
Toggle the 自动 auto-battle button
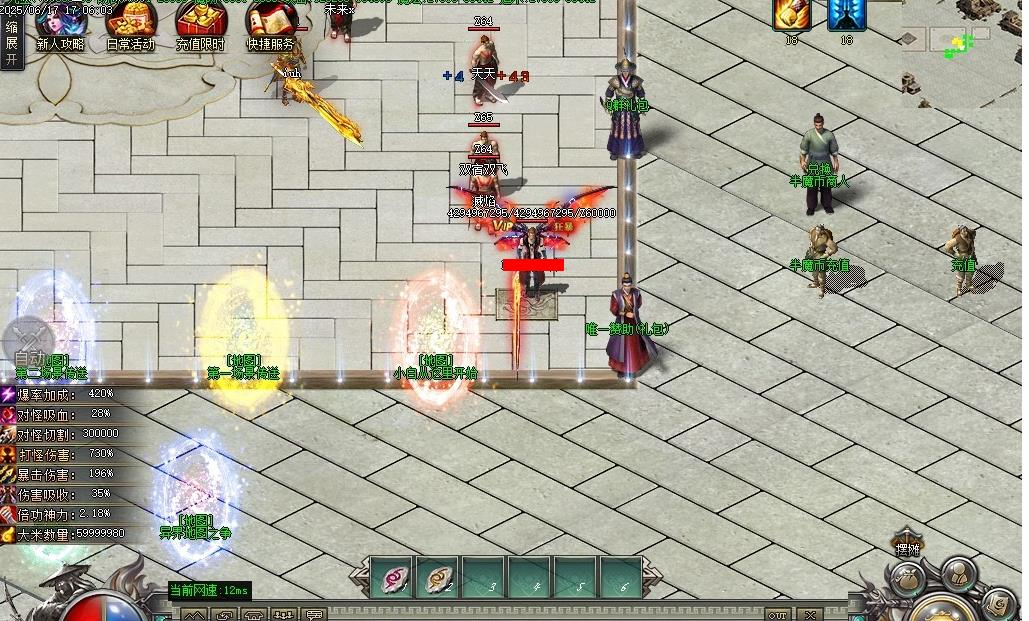[29, 345]
